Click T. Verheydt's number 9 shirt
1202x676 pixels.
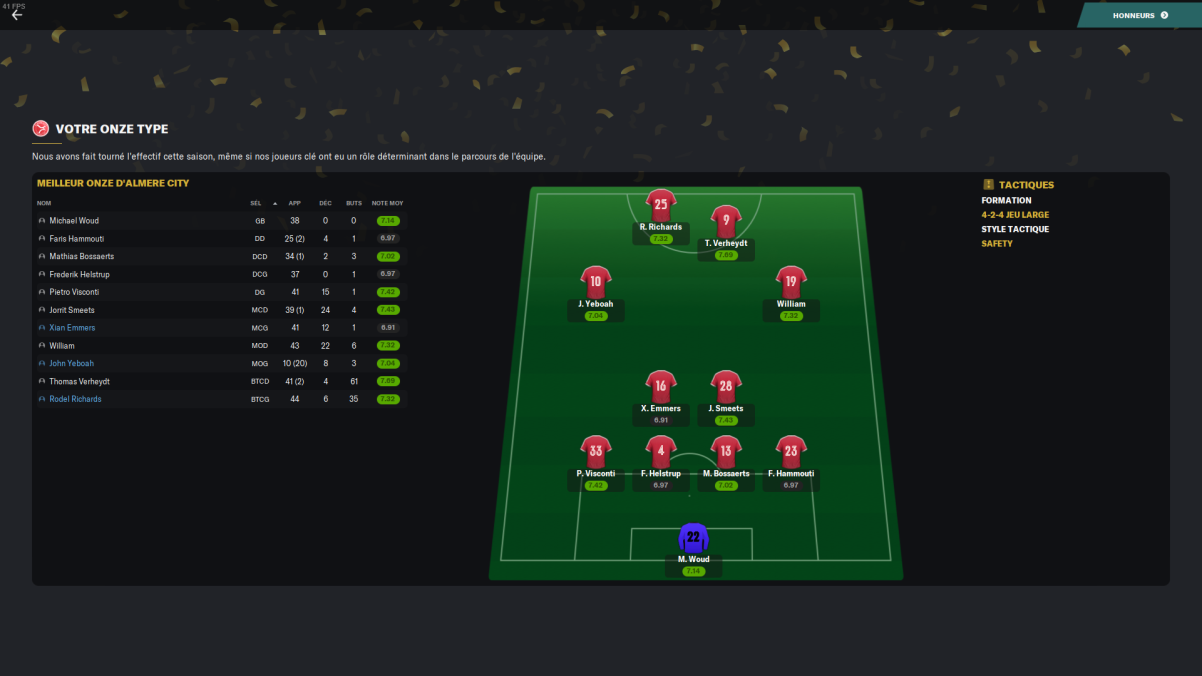point(726,222)
